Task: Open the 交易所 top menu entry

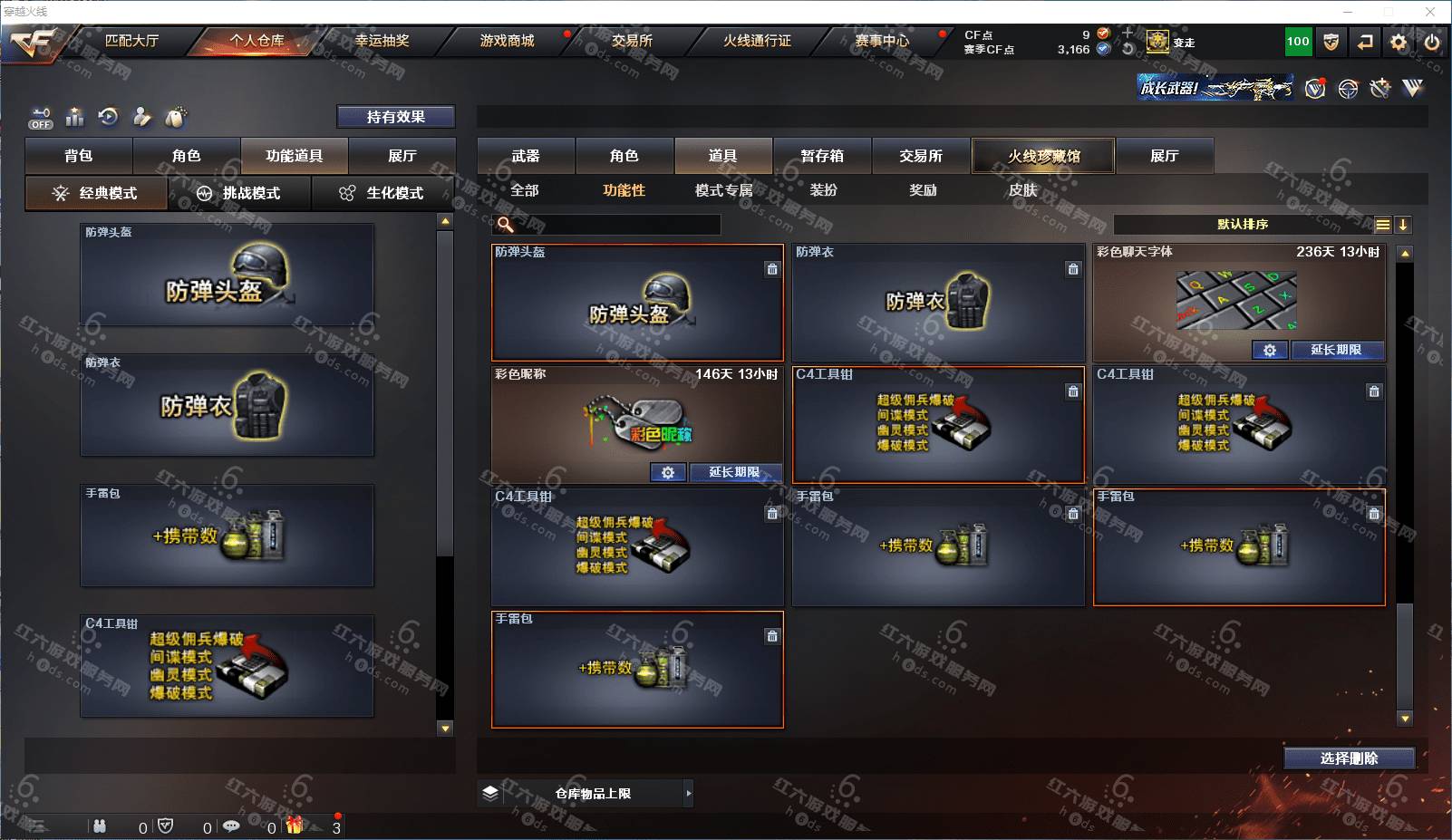Action: tap(631, 41)
